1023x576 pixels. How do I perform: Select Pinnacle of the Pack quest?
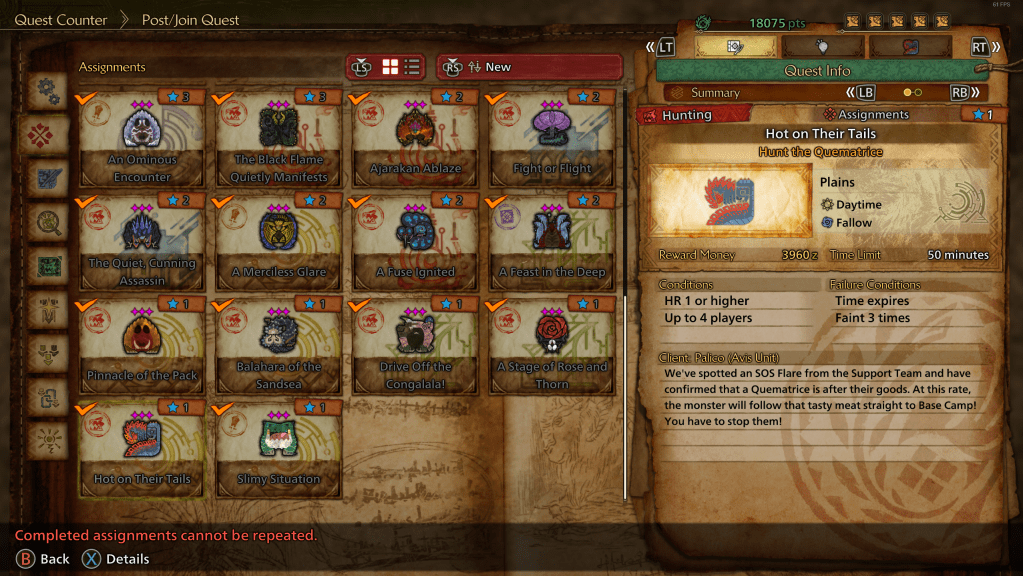pyautogui.click(x=142, y=346)
